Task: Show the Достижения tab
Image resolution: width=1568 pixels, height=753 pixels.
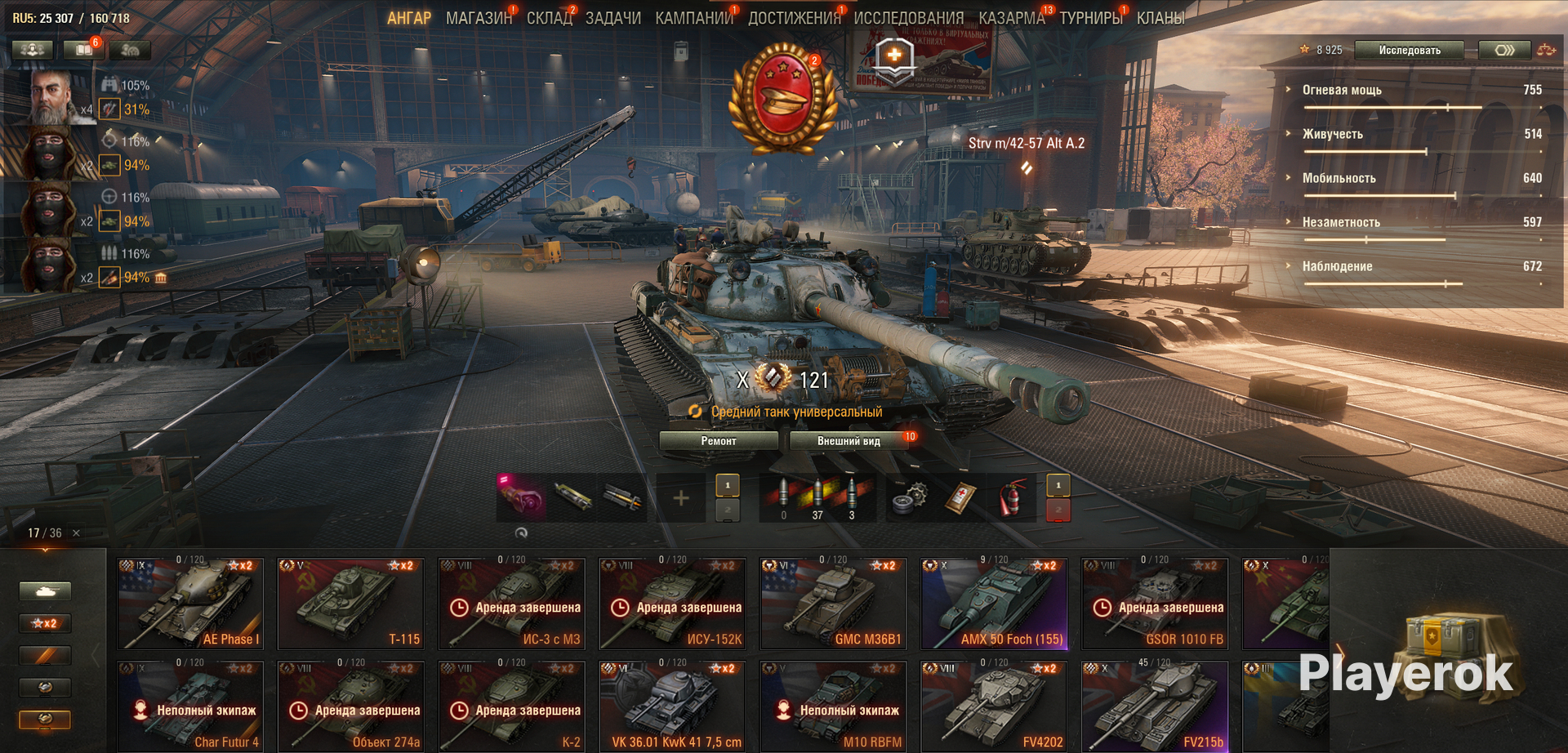Action: click(794, 18)
